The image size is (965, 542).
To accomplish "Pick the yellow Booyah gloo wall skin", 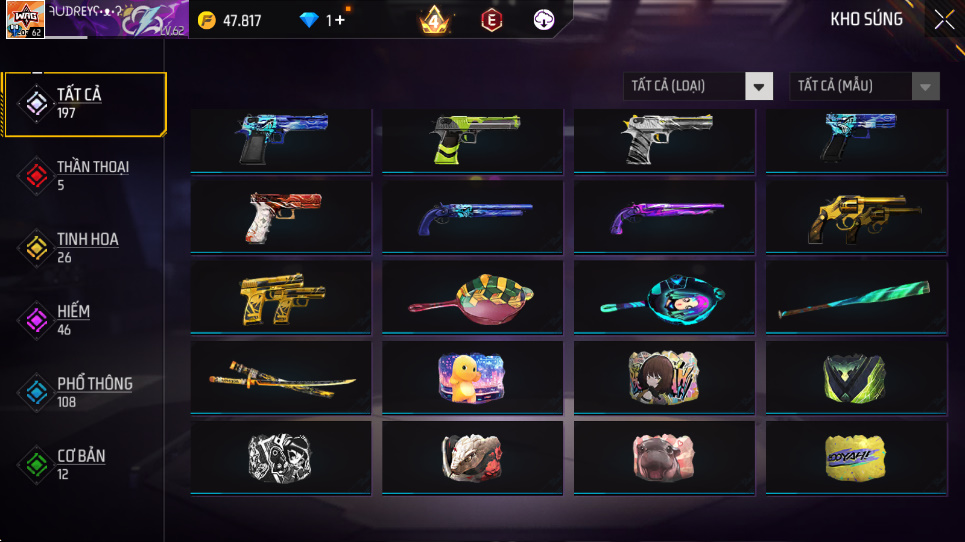I will coord(857,457).
